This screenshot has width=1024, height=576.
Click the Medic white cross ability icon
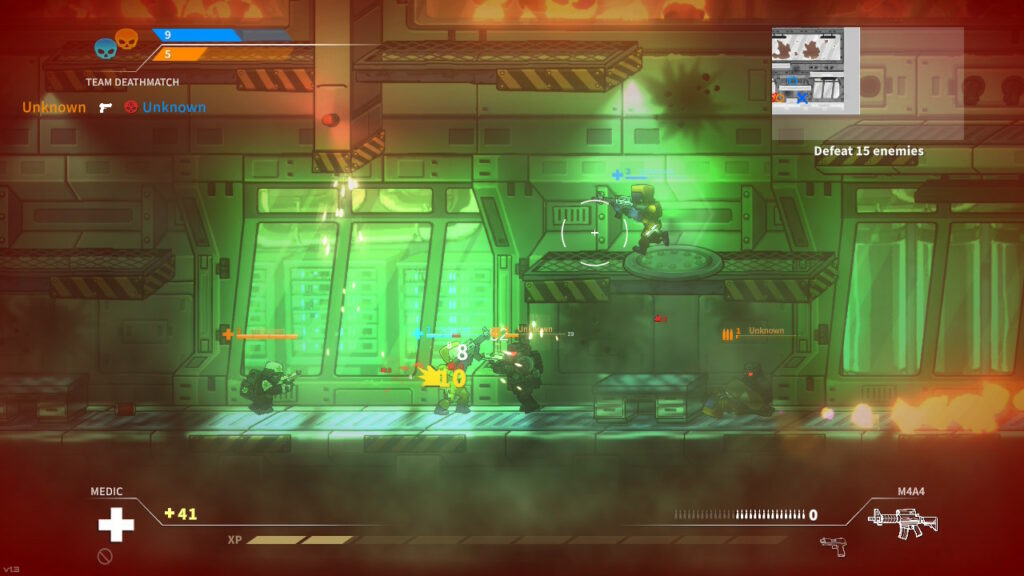click(115, 524)
